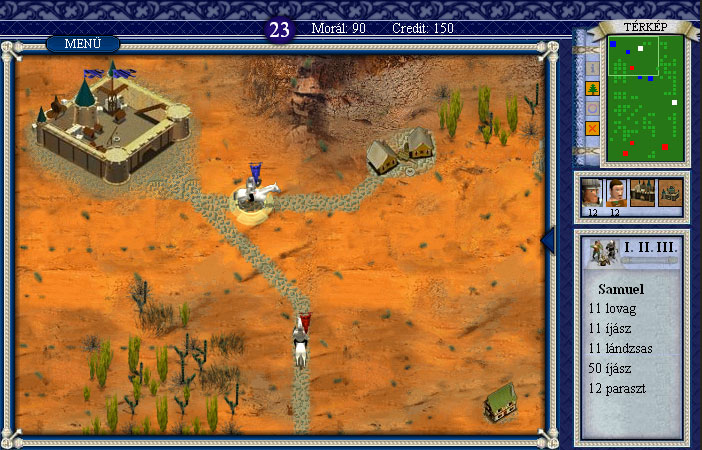
Task: Open the MENÜ button
Action: (x=82, y=44)
